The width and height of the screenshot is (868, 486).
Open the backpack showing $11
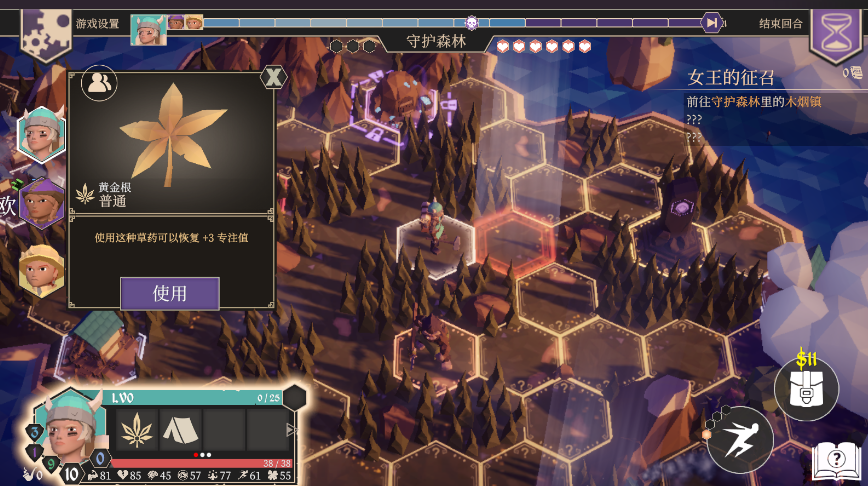tap(806, 389)
